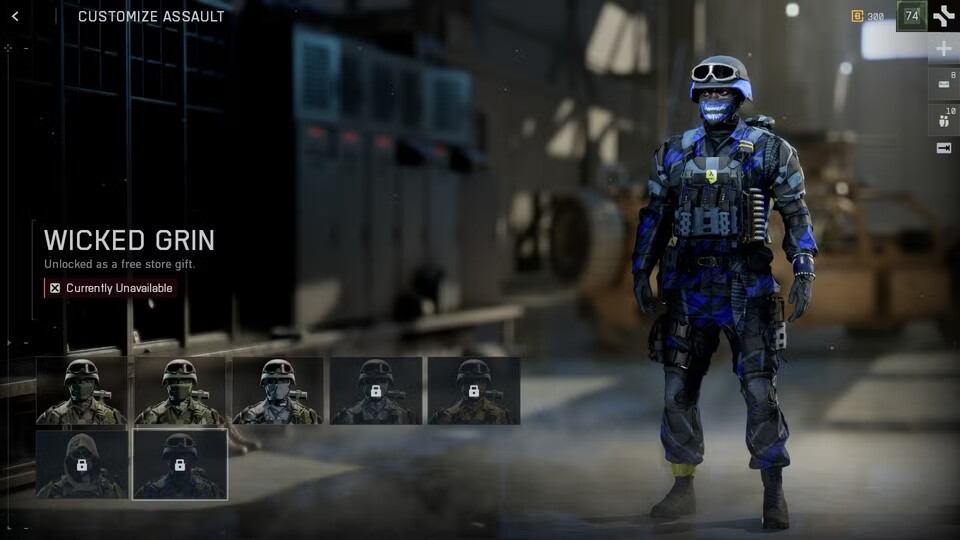The height and width of the screenshot is (540, 960).
Task: Collapse the side panel with arrow icon
Action: tap(943, 148)
